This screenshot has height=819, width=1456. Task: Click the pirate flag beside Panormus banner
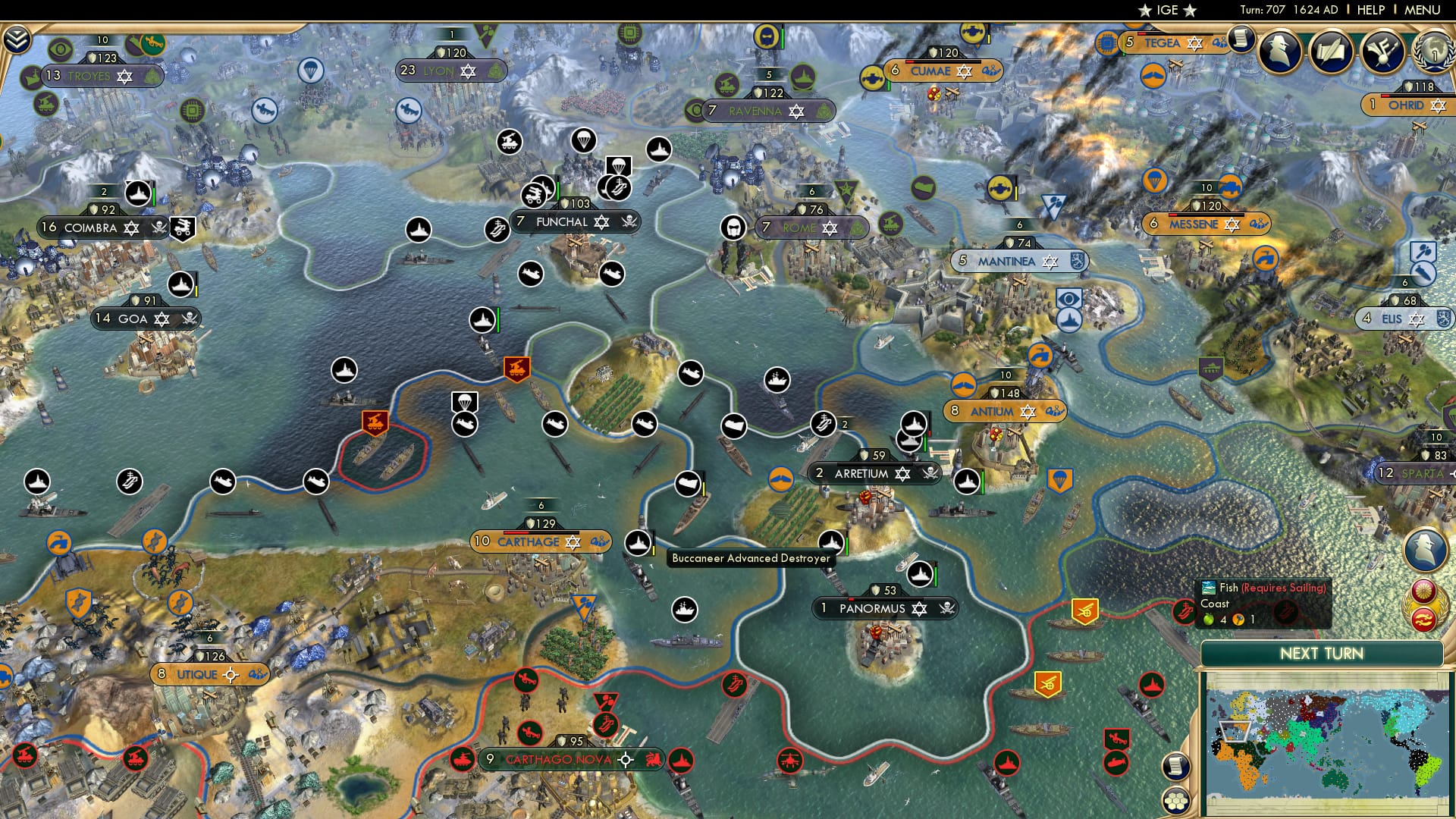coord(947,607)
